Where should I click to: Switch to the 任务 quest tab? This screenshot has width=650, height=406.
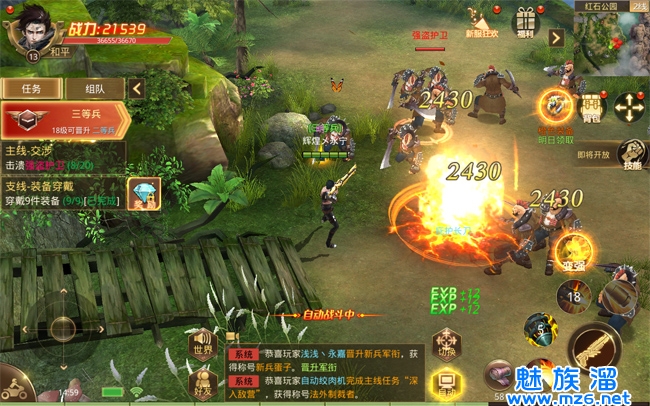coord(31,88)
